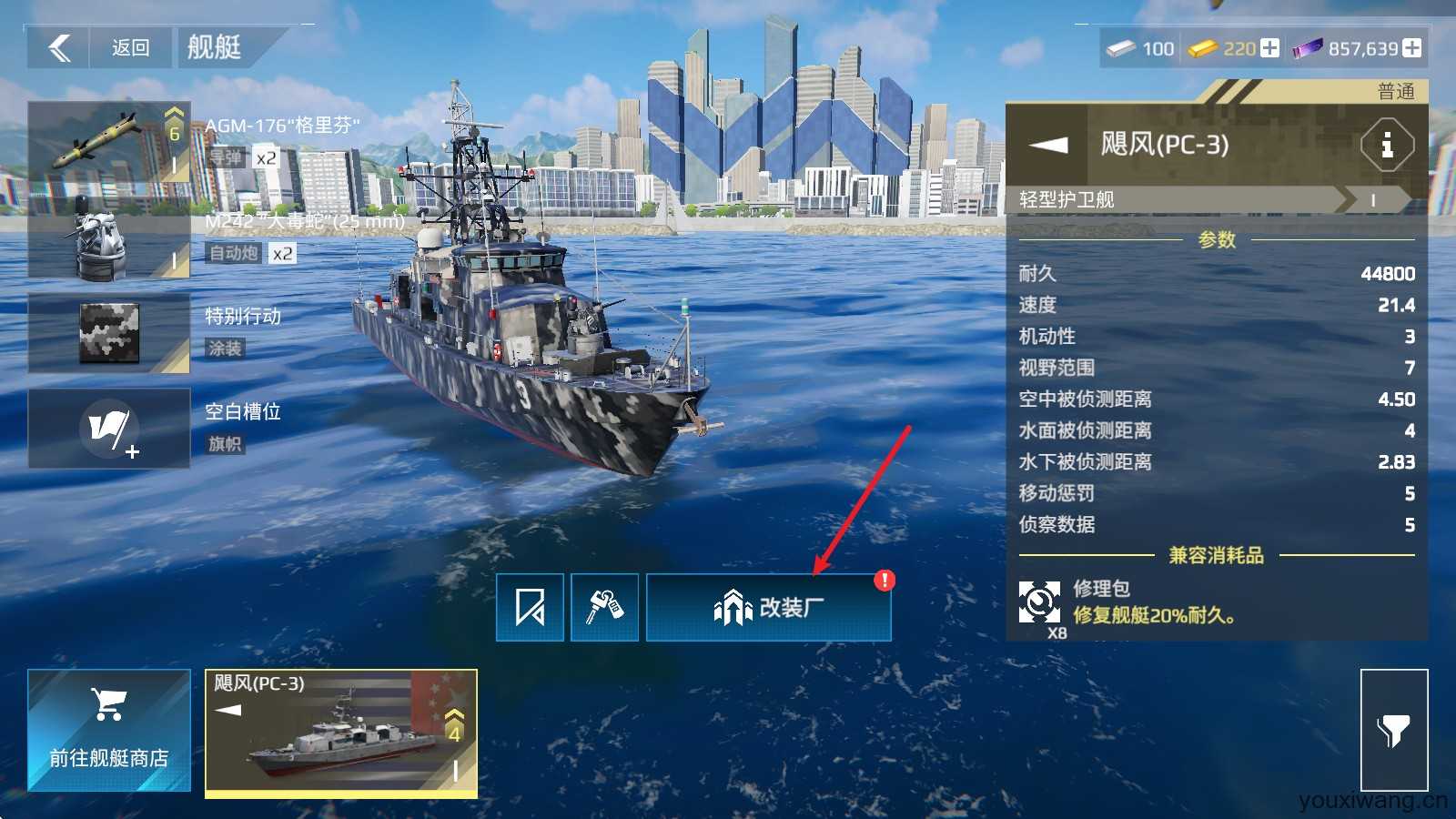
Task: Add a flag to the 空白槽位 slot
Action: pos(109,429)
